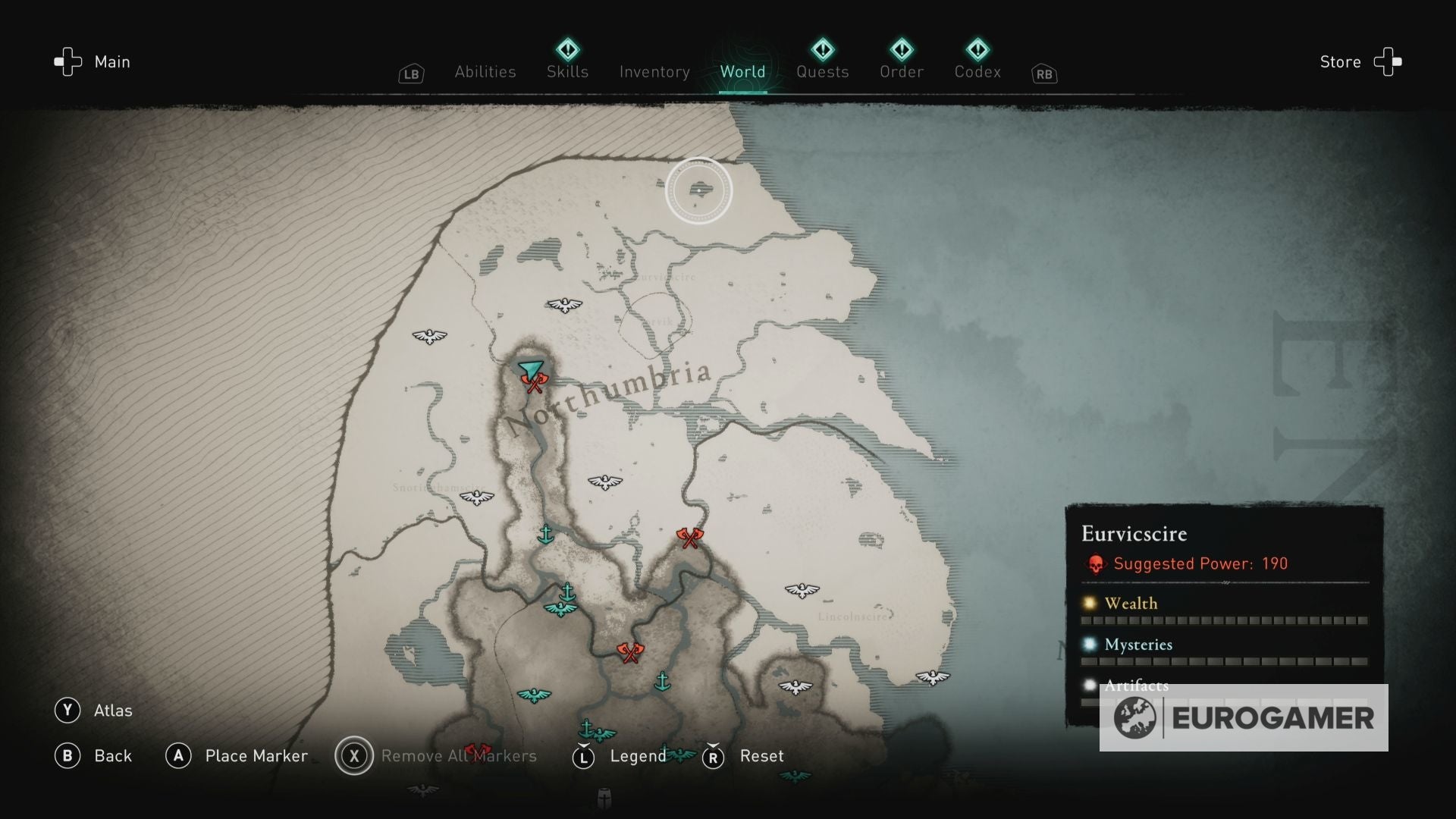Open the Inventory tab
This screenshot has width=1456, height=819.
click(x=654, y=72)
